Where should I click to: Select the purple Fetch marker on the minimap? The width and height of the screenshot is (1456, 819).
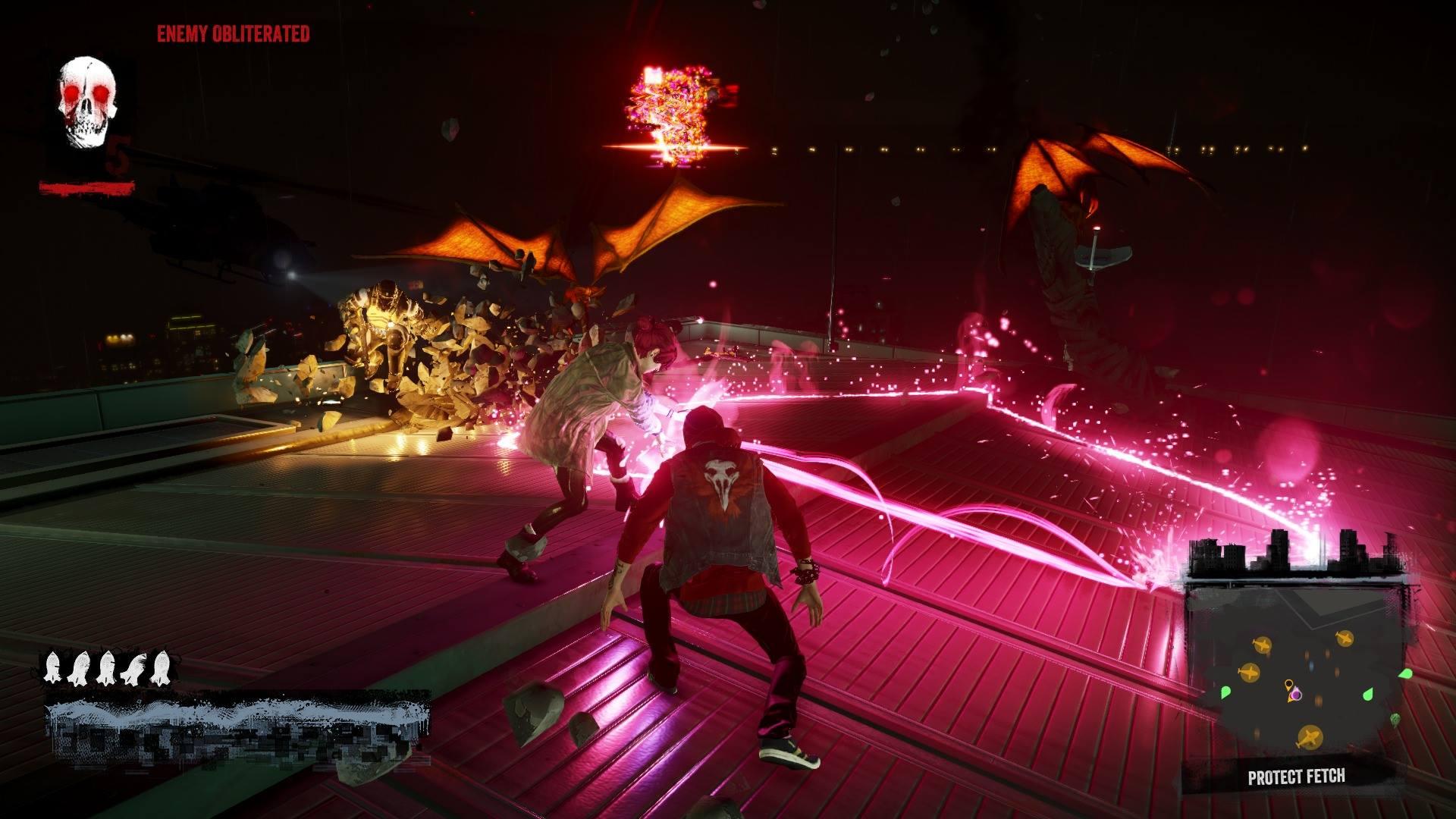pyautogui.click(x=1296, y=695)
